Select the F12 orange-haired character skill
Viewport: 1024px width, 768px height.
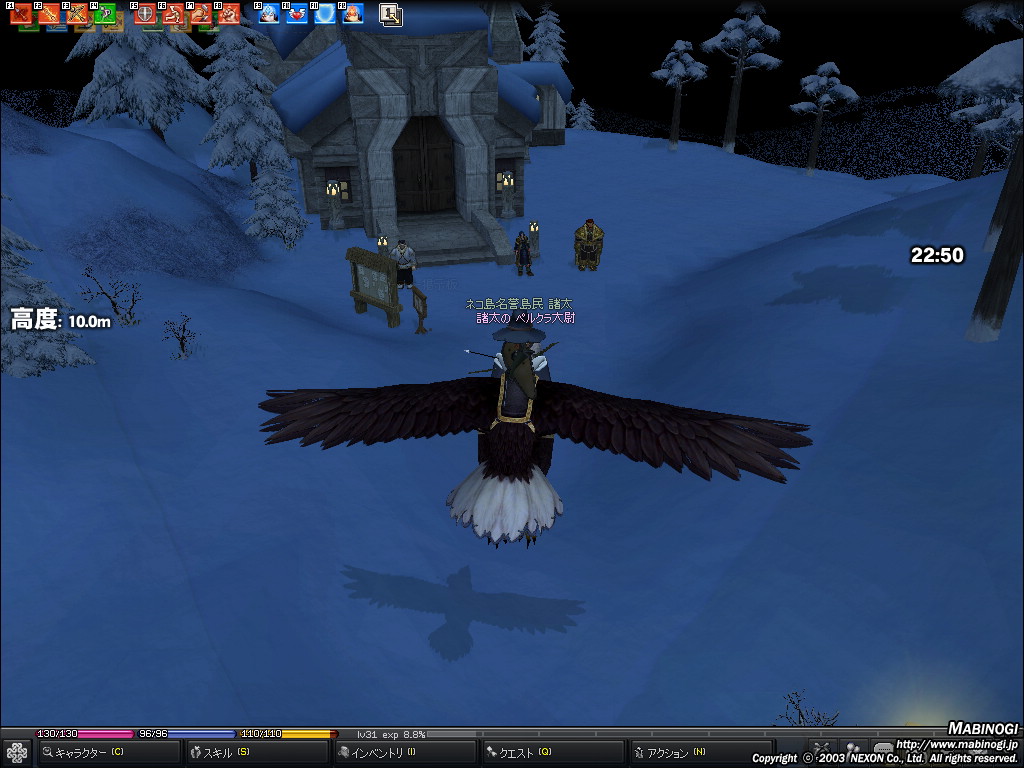click(353, 14)
